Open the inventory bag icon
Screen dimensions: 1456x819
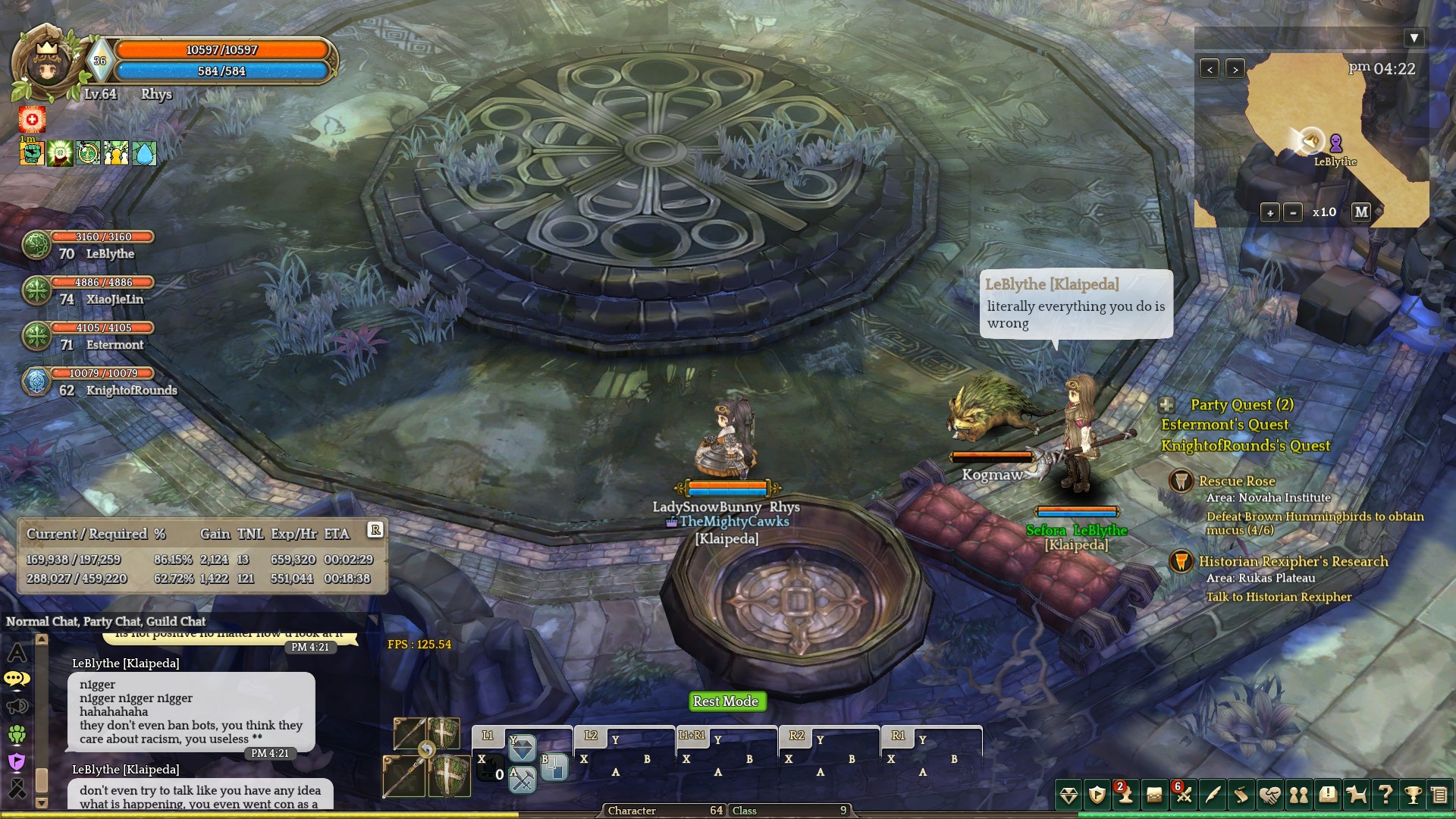point(1154,795)
